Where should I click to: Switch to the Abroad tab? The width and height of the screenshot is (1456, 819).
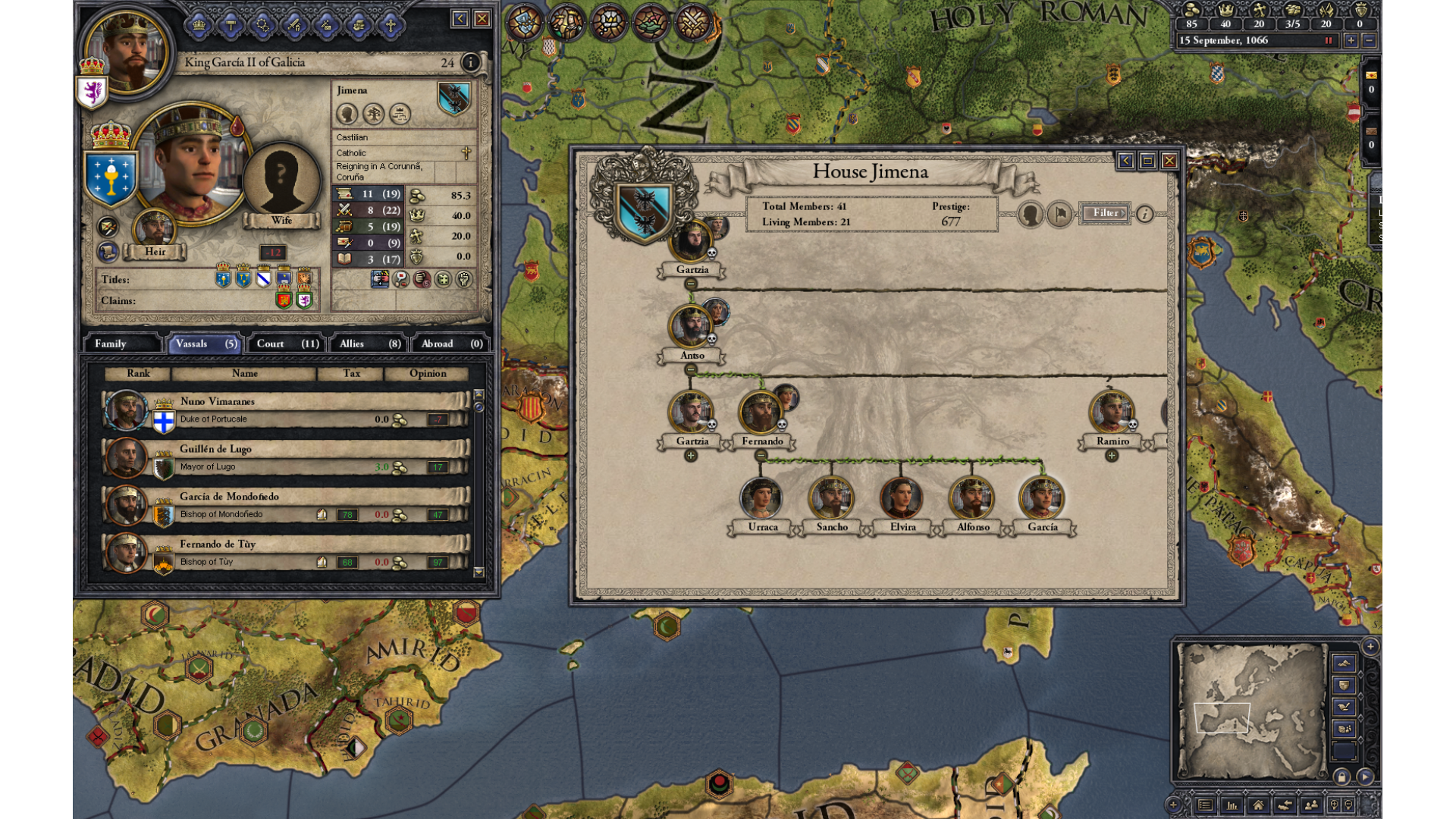pyautogui.click(x=450, y=344)
